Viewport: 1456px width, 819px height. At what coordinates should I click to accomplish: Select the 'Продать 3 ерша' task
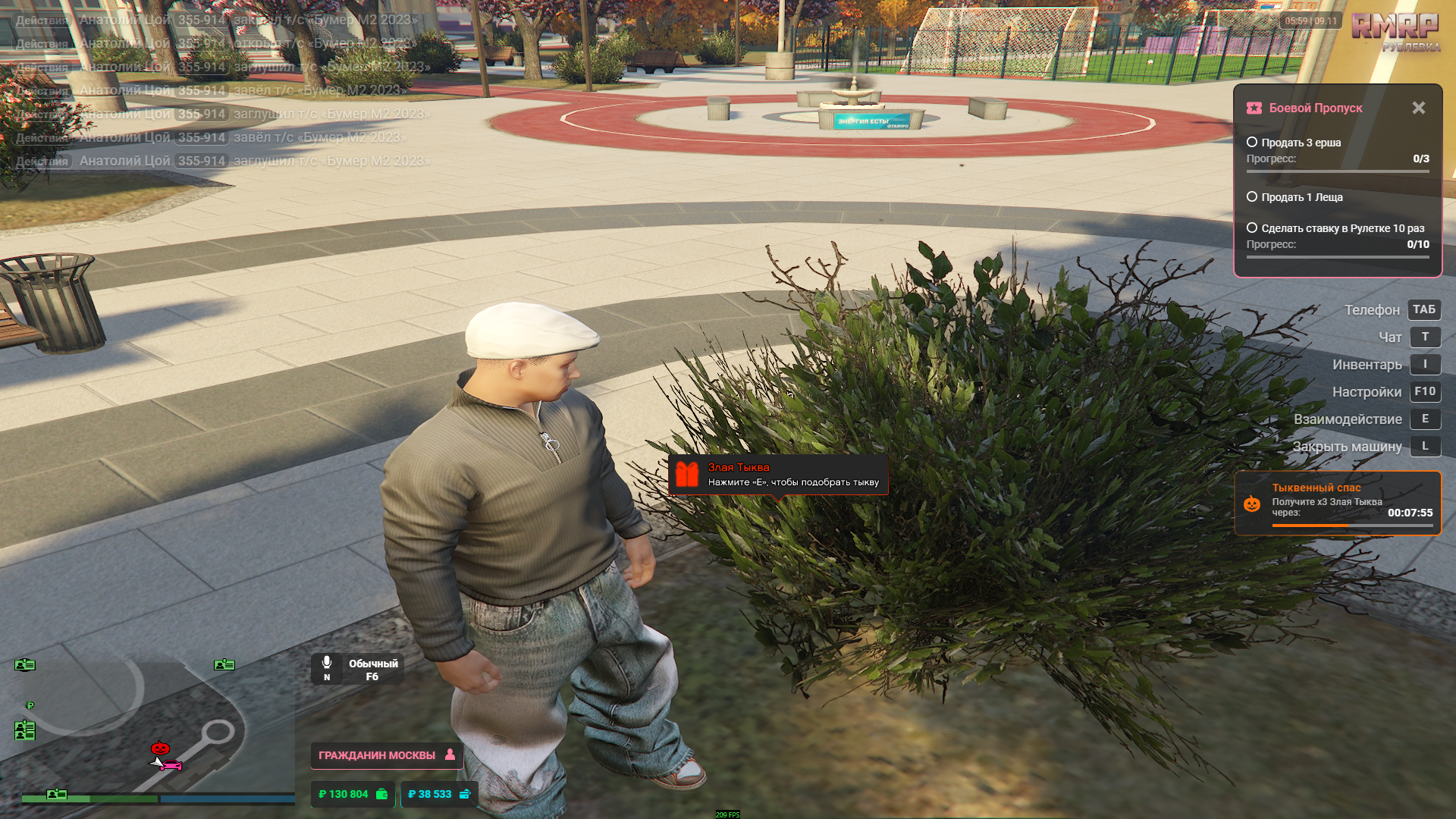click(x=1301, y=143)
